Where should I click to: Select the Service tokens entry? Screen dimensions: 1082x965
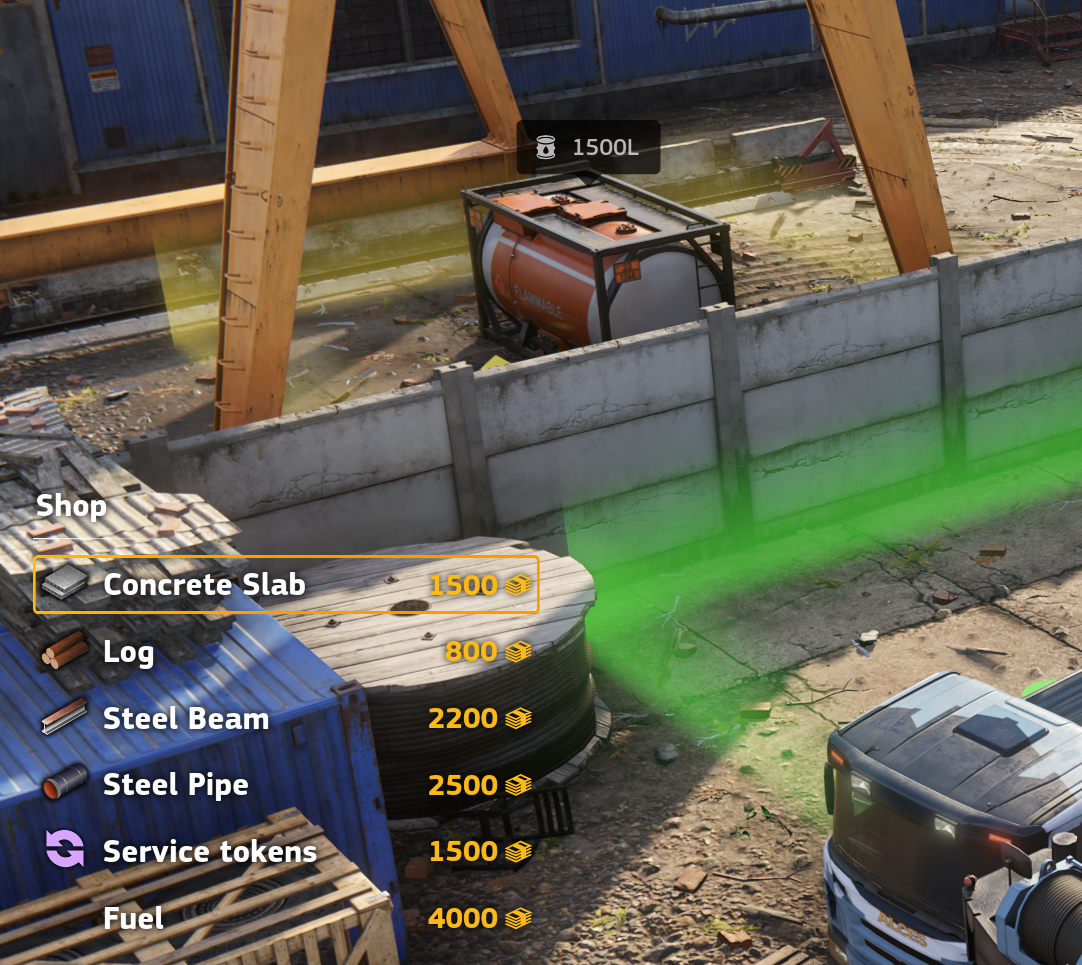(x=286, y=851)
